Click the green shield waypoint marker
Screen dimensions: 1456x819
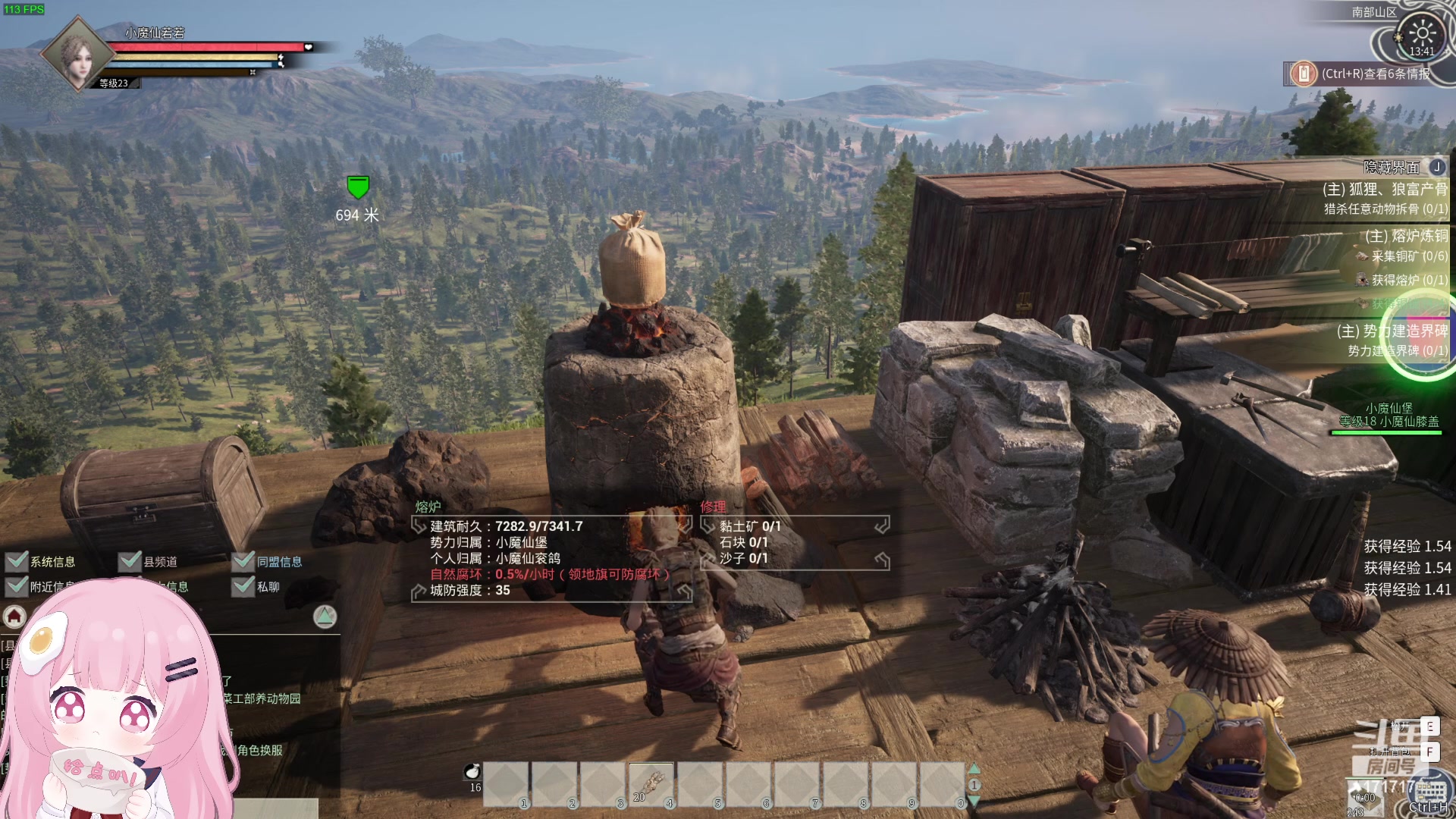click(357, 187)
